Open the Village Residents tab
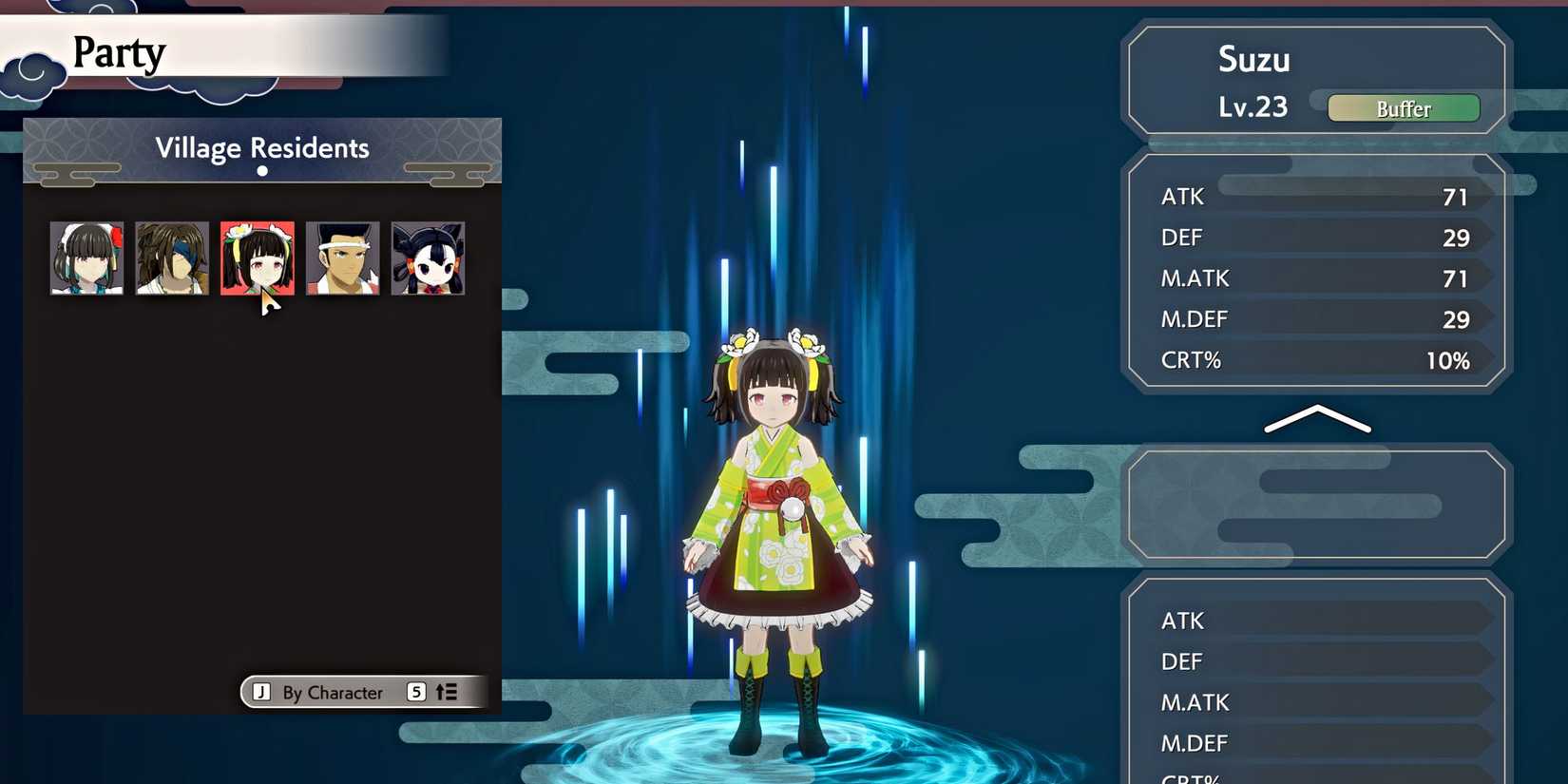 pyautogui.click(x=261, y=147)
